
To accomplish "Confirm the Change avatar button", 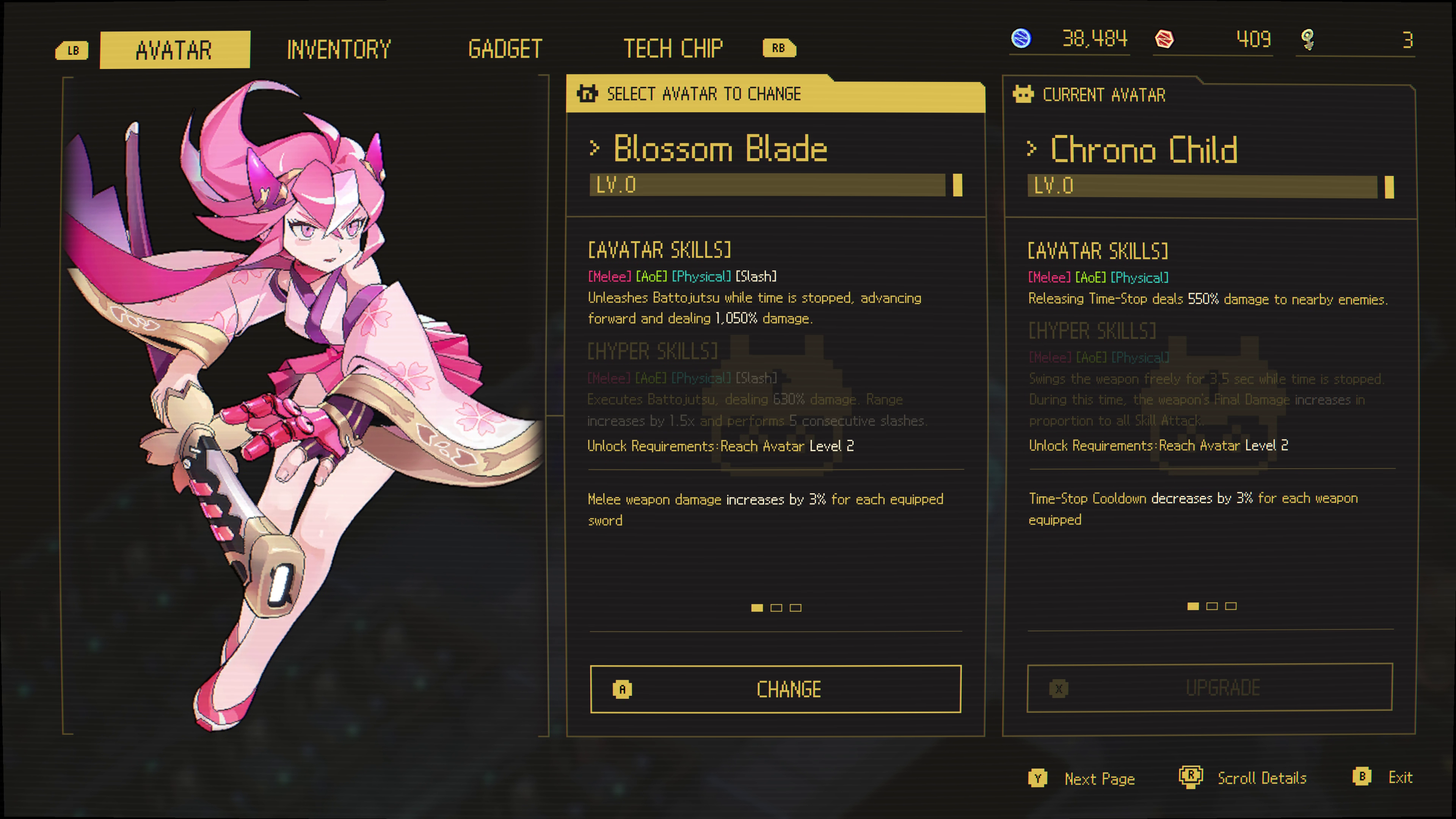I will click(x=775, y=689).
